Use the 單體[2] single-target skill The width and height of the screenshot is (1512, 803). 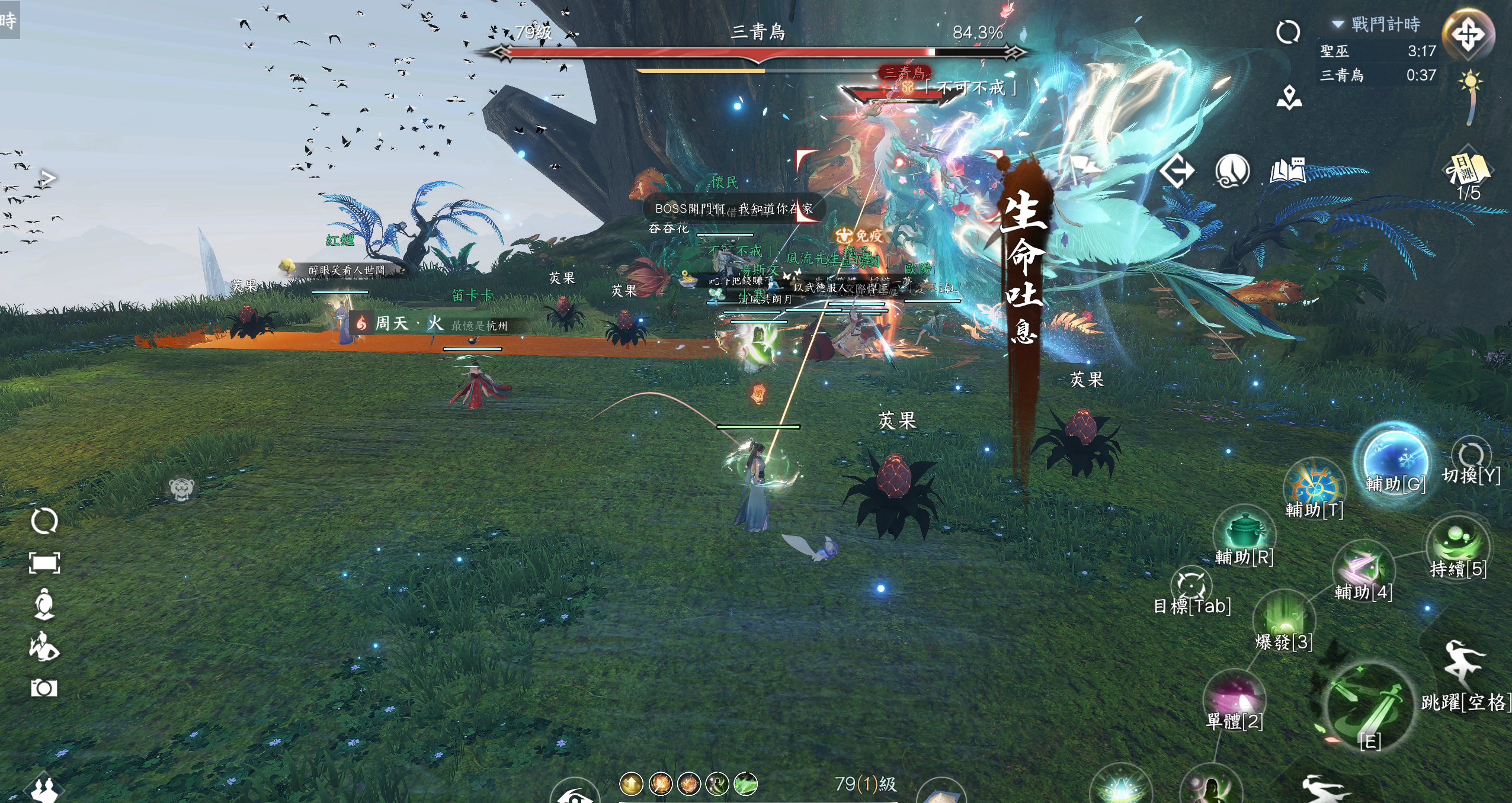pyautogui.click(x=1234, y=698)
